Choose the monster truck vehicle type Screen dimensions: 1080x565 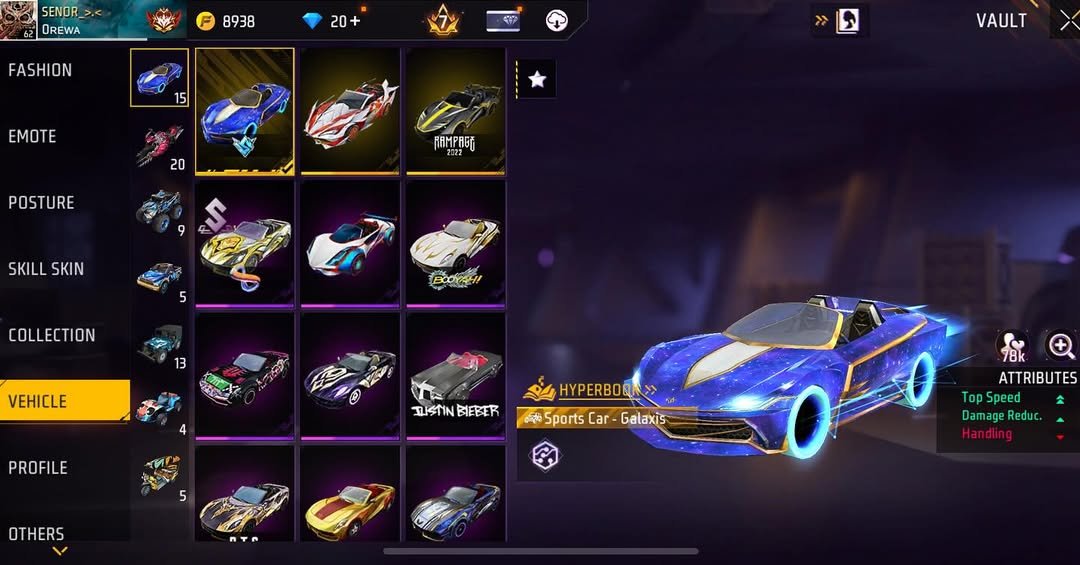pos(159,210)
